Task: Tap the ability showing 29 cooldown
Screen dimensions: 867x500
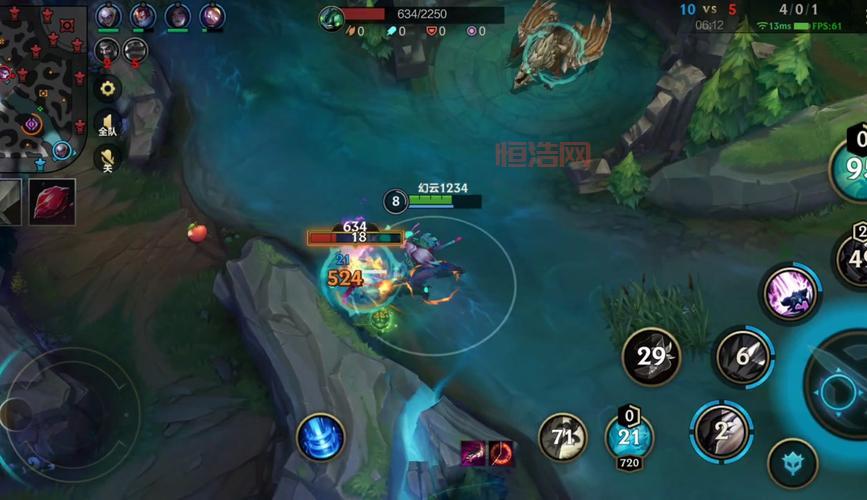Action: [x=651, y=356]
